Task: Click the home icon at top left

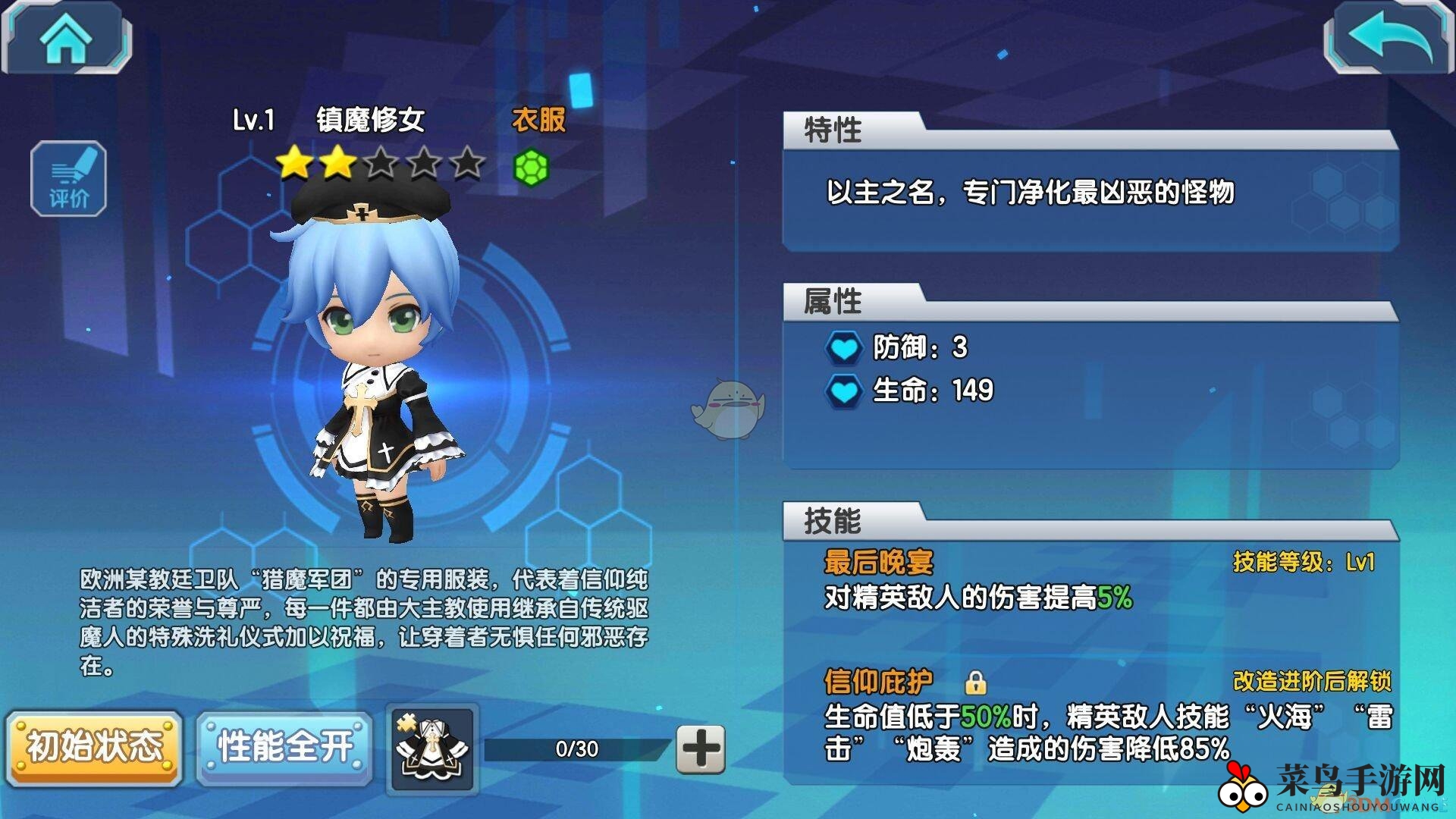Action: (x=67, y=36)
